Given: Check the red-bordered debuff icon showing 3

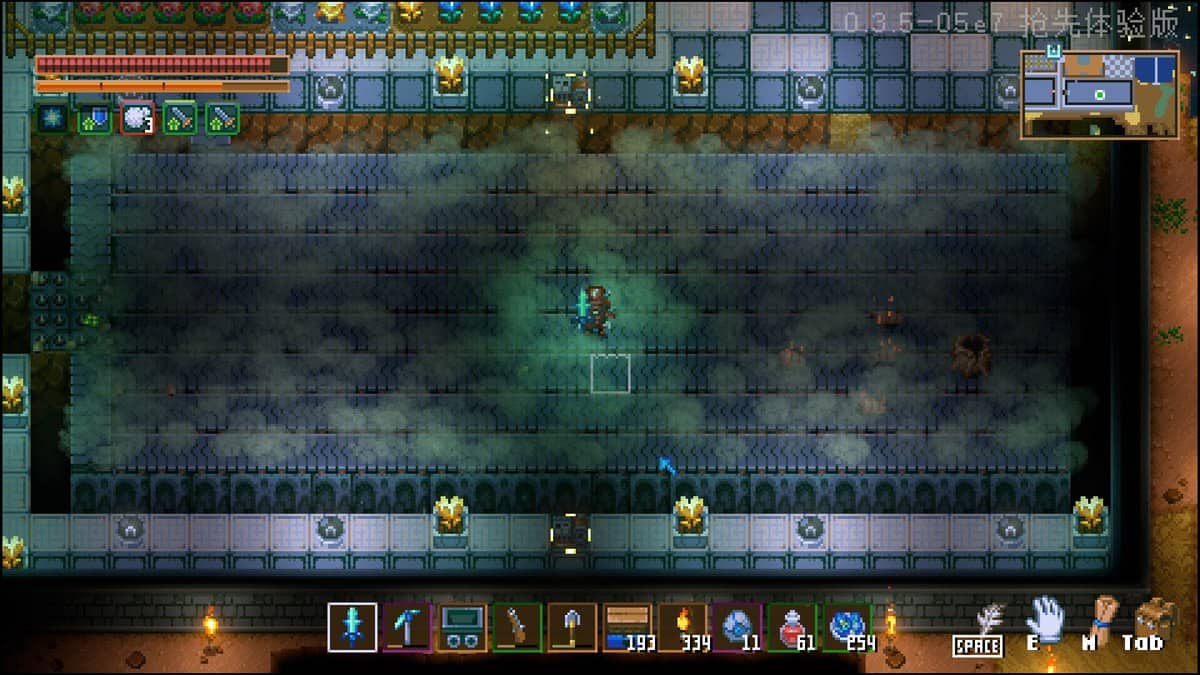Looking at the screenshot, I should coord(137,118).
